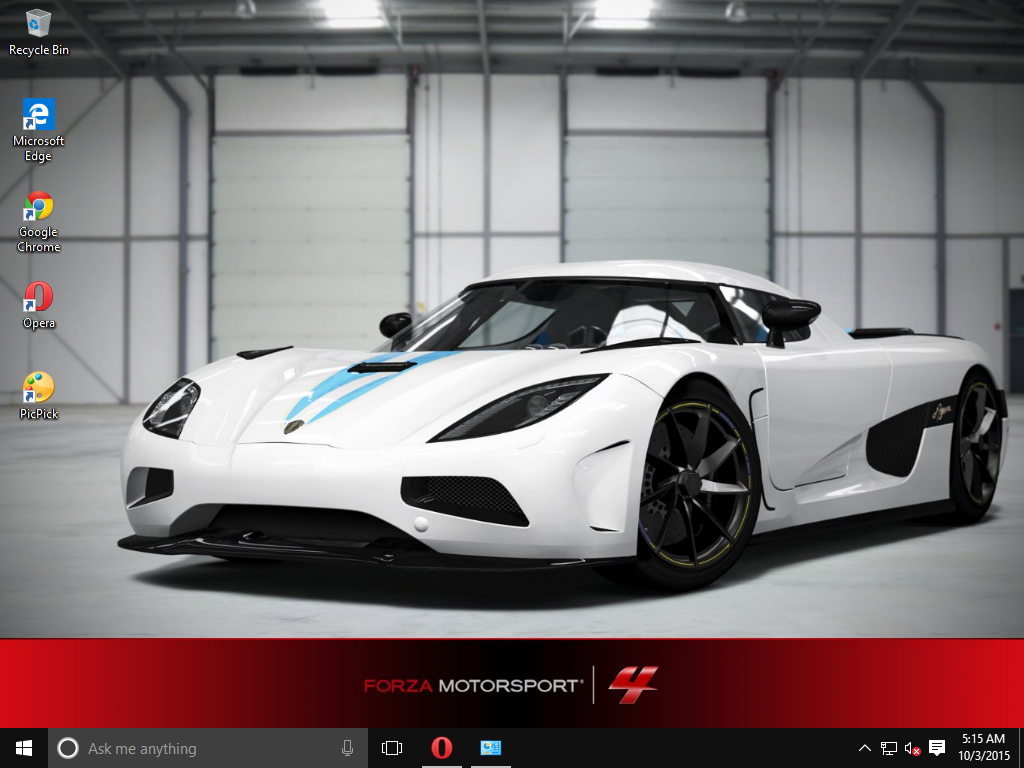Image resolution: width=1024 pixels, height=768 pixels.
Task: Open the Windows Start menu
Action: click(x=23, y=748)
